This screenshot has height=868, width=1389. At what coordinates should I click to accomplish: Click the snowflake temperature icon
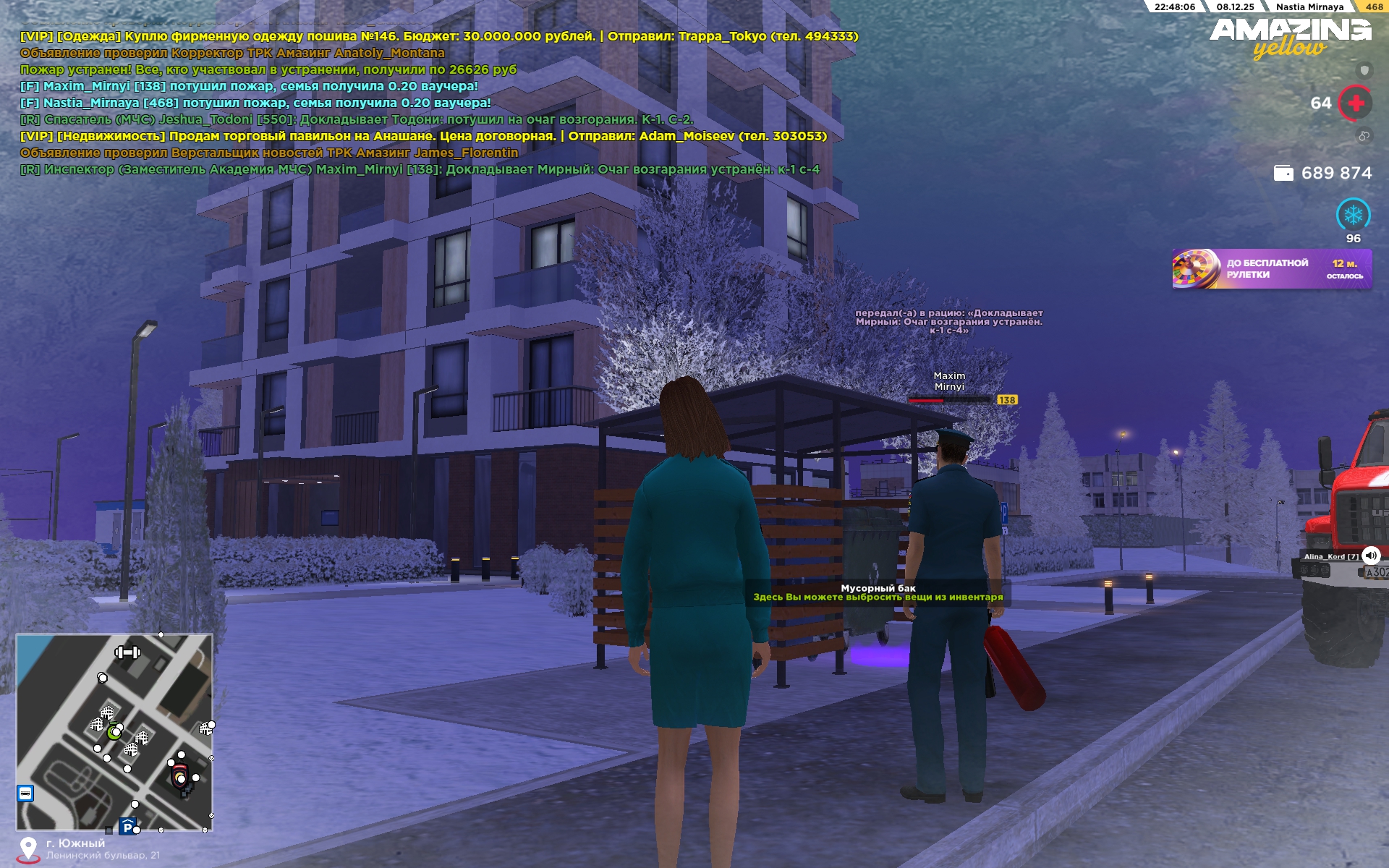click(x=1353, y=215)
